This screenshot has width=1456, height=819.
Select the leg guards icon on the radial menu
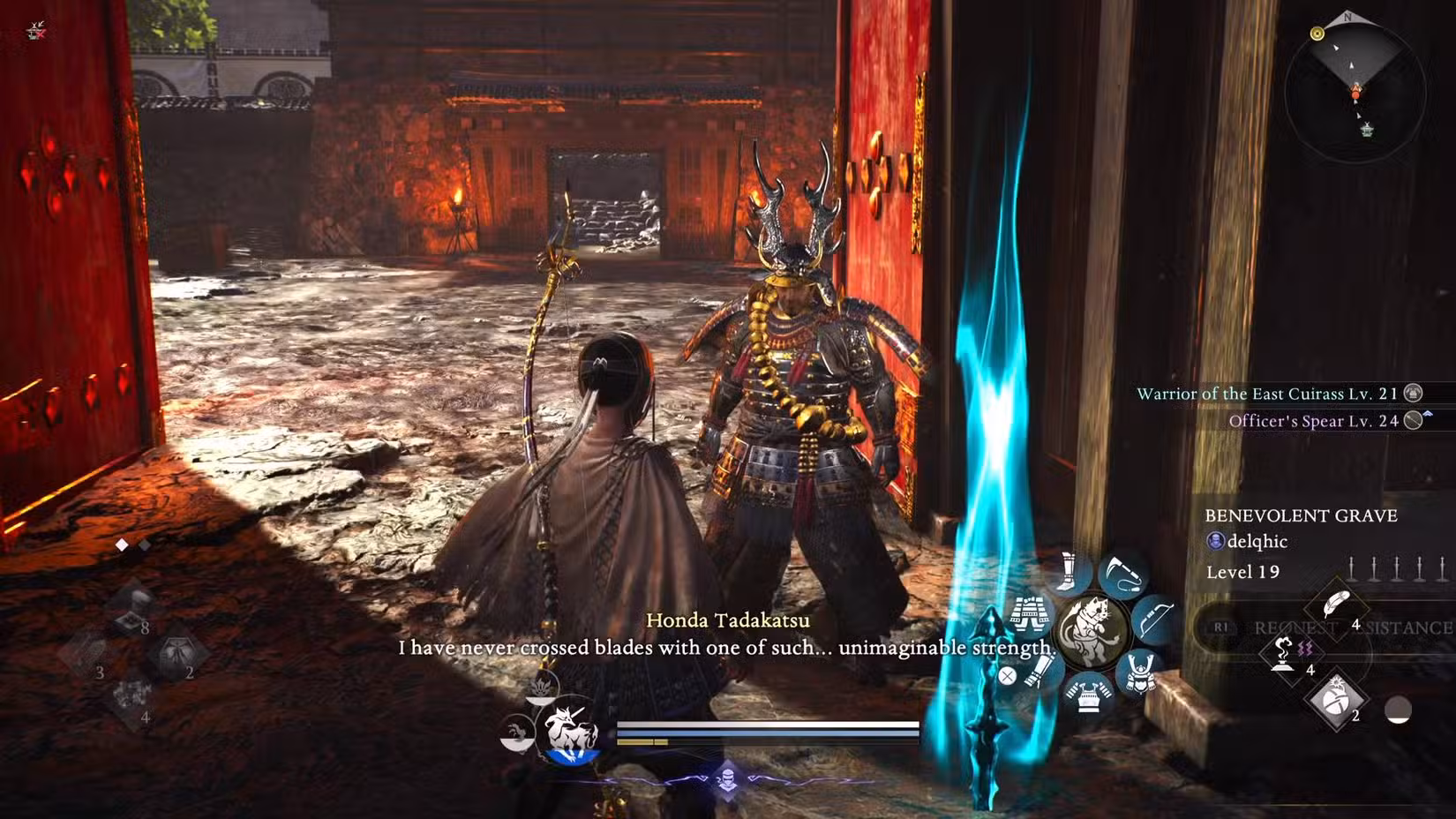[x=1067, y=571]
